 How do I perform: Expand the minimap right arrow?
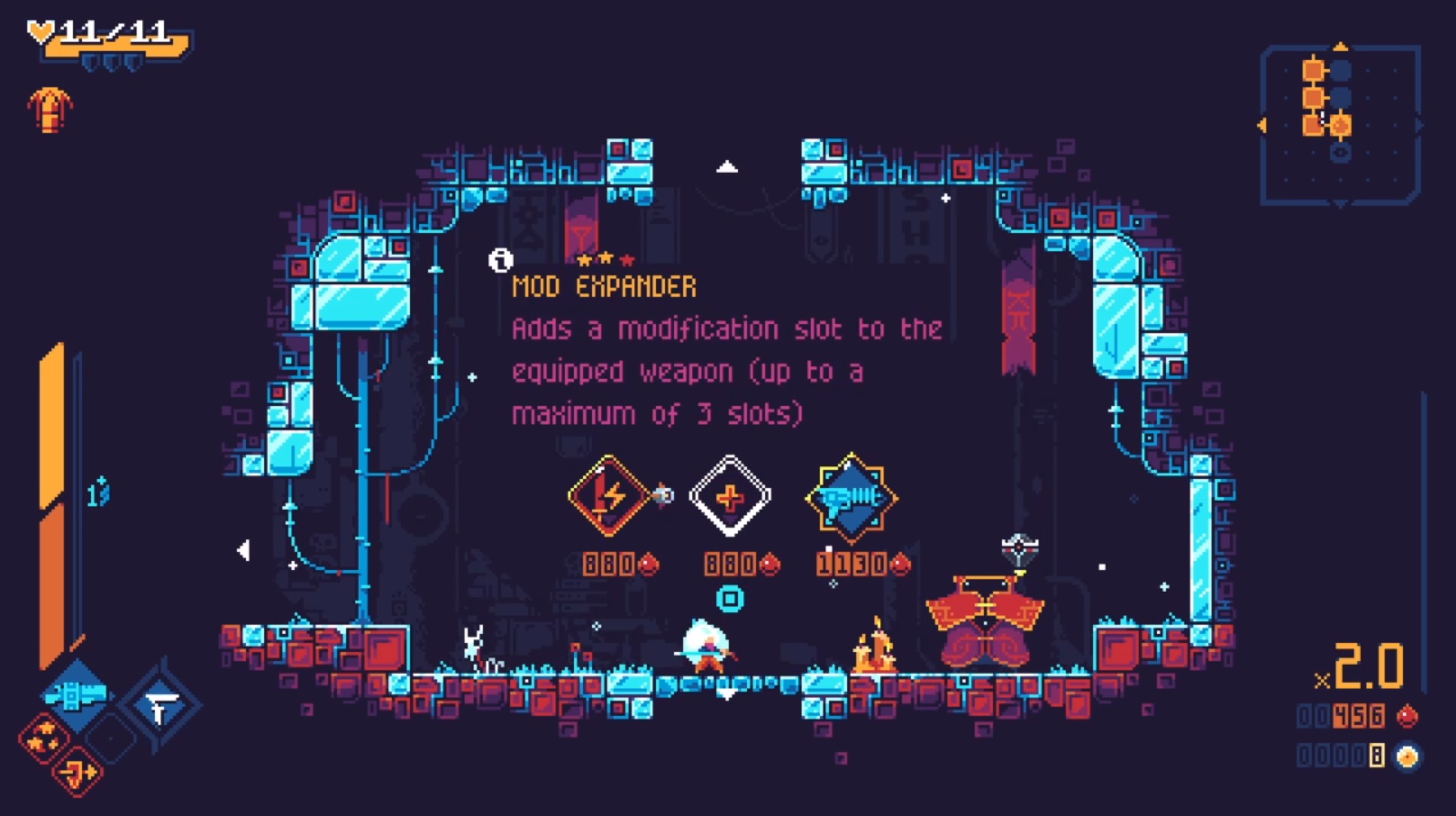1419,124
